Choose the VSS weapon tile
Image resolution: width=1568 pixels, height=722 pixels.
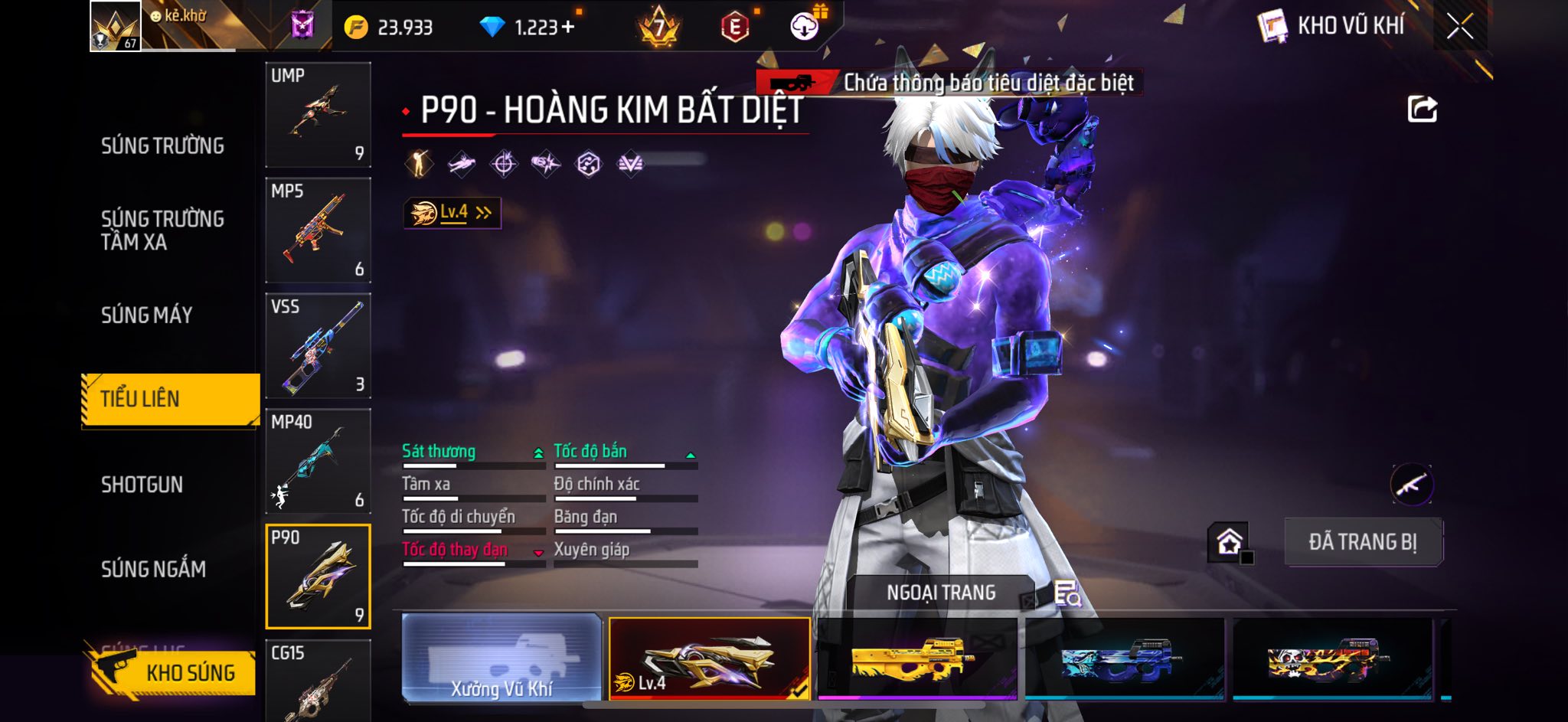pos(318,346)
